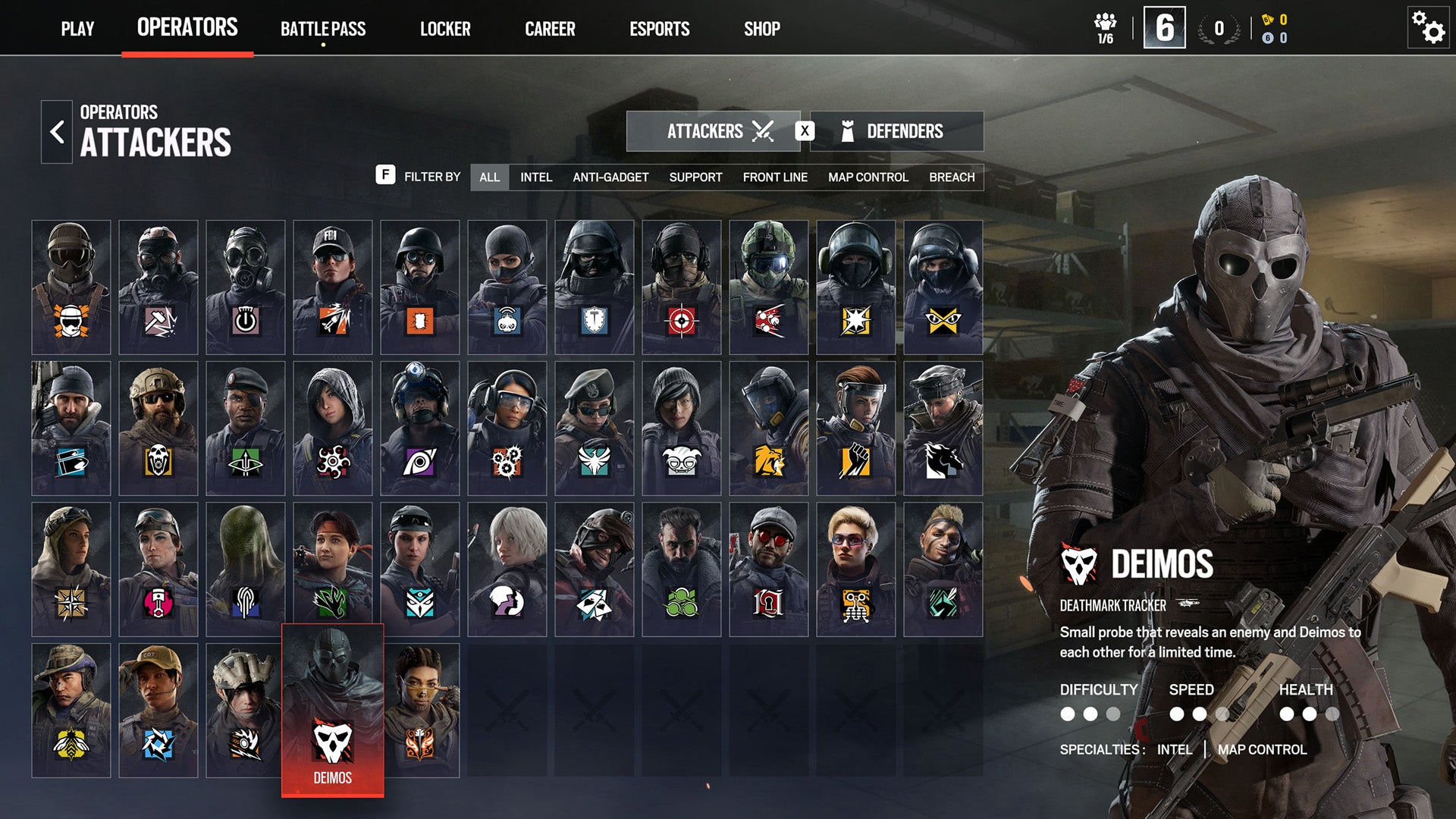
Task: Switch to the LOCKER tab
Action: (x=446, y=29)
